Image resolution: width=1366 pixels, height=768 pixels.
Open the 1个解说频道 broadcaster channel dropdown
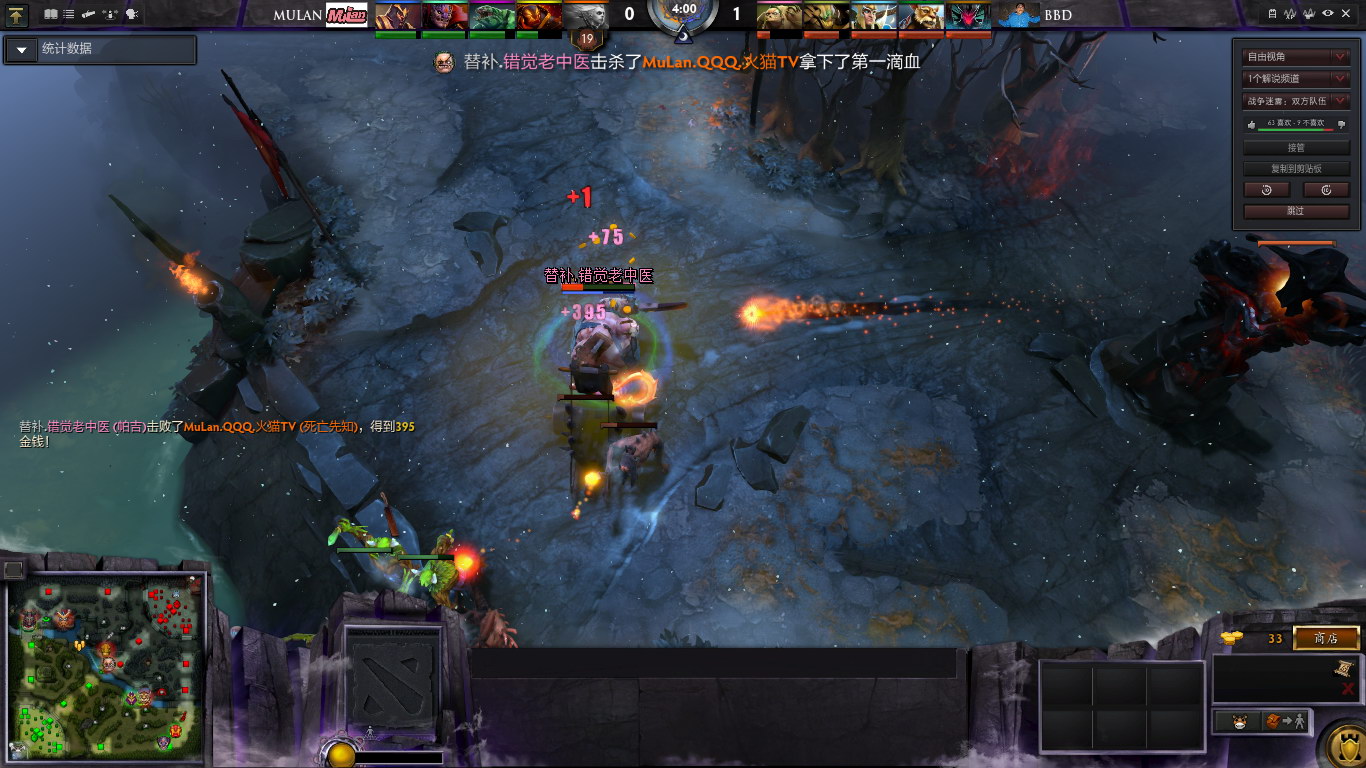1296,79
